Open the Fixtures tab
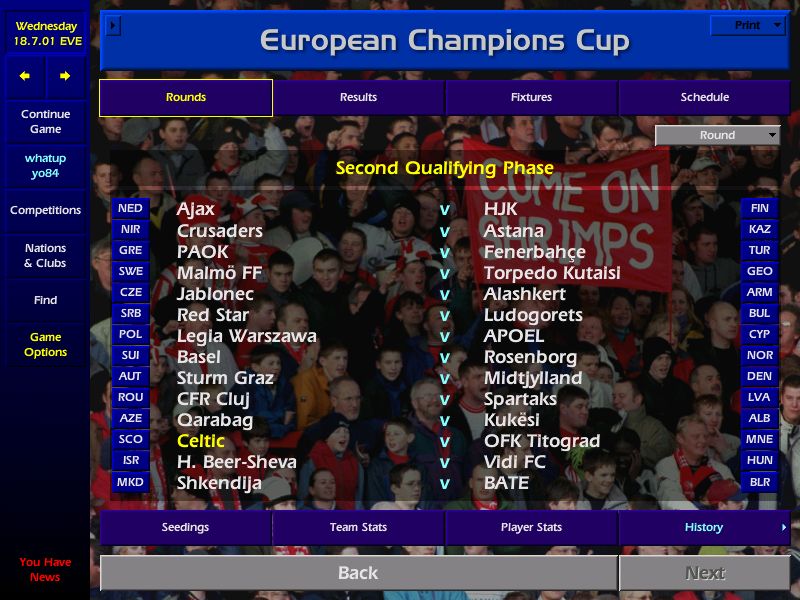 pos(531,97)
